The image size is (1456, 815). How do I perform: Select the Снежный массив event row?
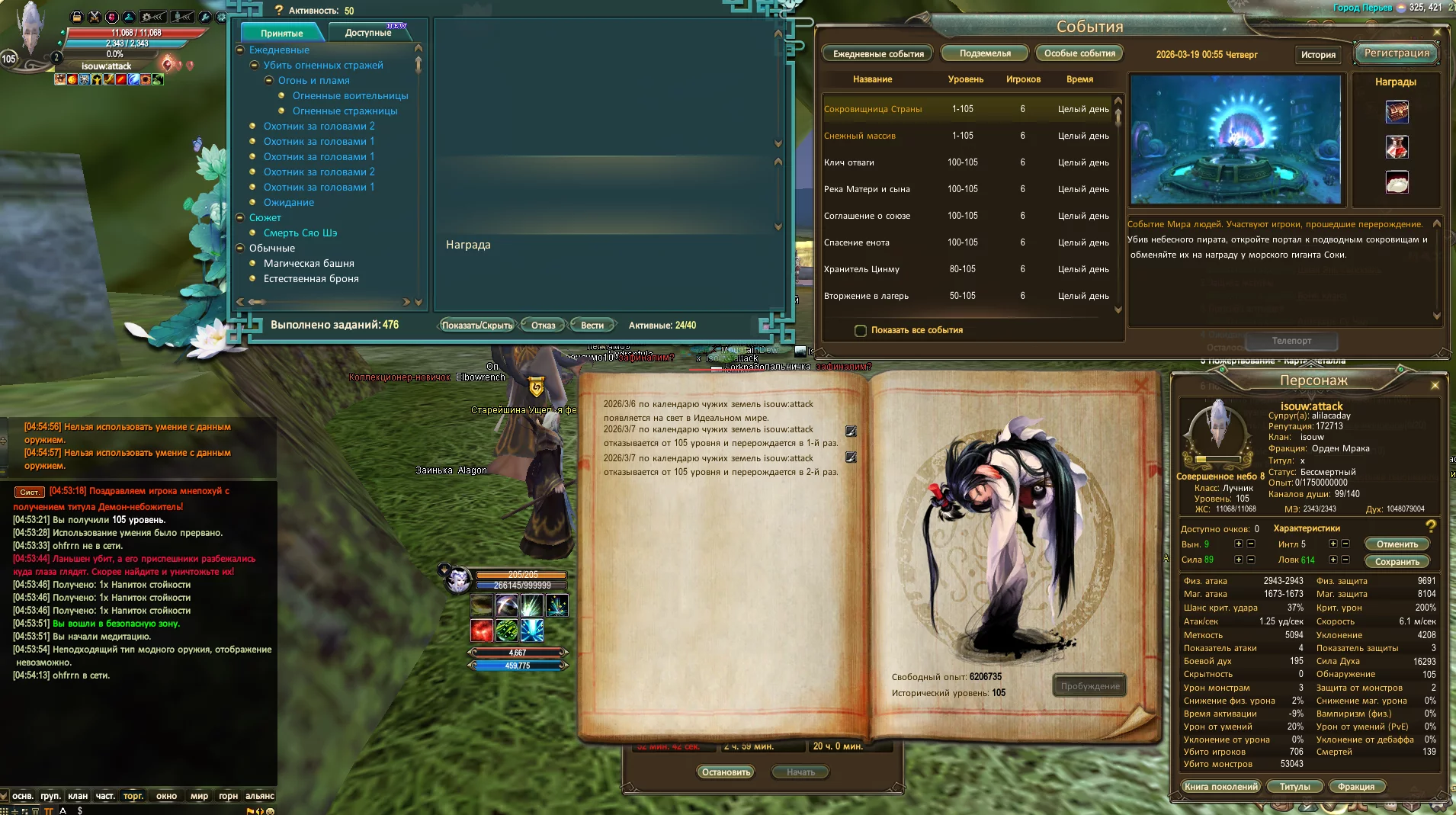pos(860,136)
